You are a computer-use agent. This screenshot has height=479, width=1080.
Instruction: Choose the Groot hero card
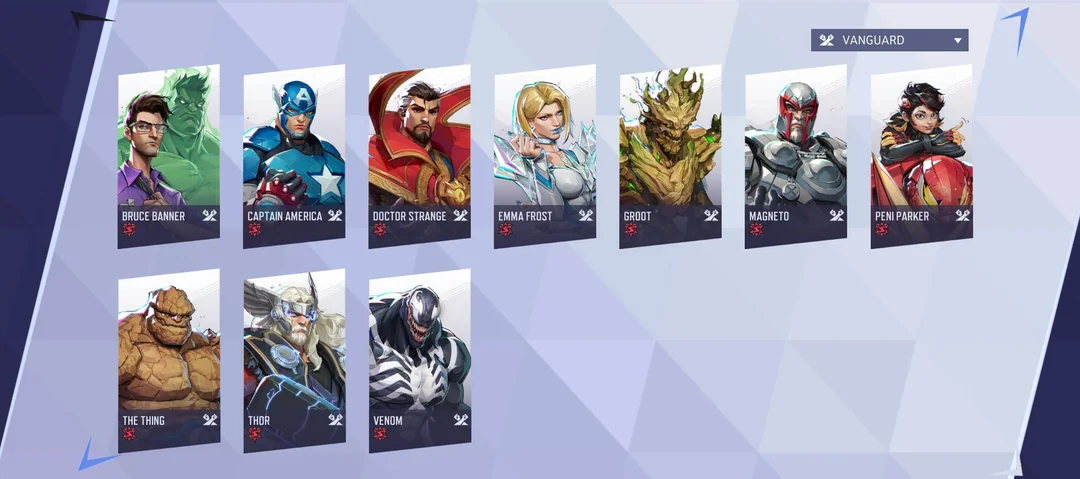[x=670, y=155]
